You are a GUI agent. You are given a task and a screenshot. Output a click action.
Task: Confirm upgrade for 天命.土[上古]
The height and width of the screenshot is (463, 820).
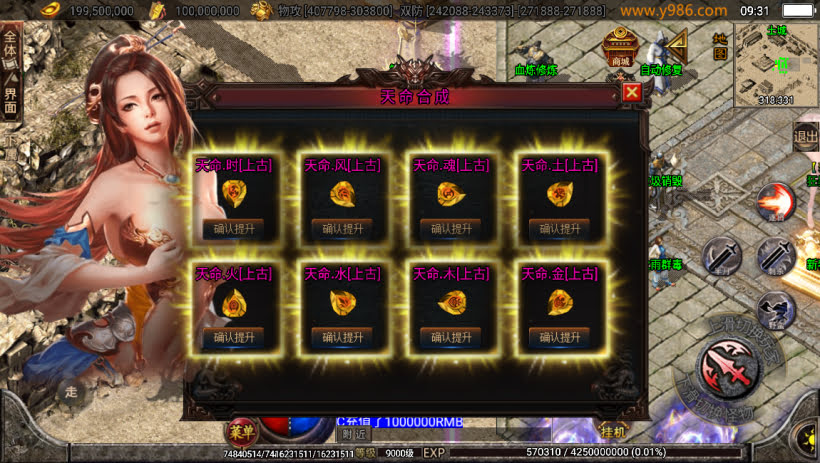(x=559, y=228)
